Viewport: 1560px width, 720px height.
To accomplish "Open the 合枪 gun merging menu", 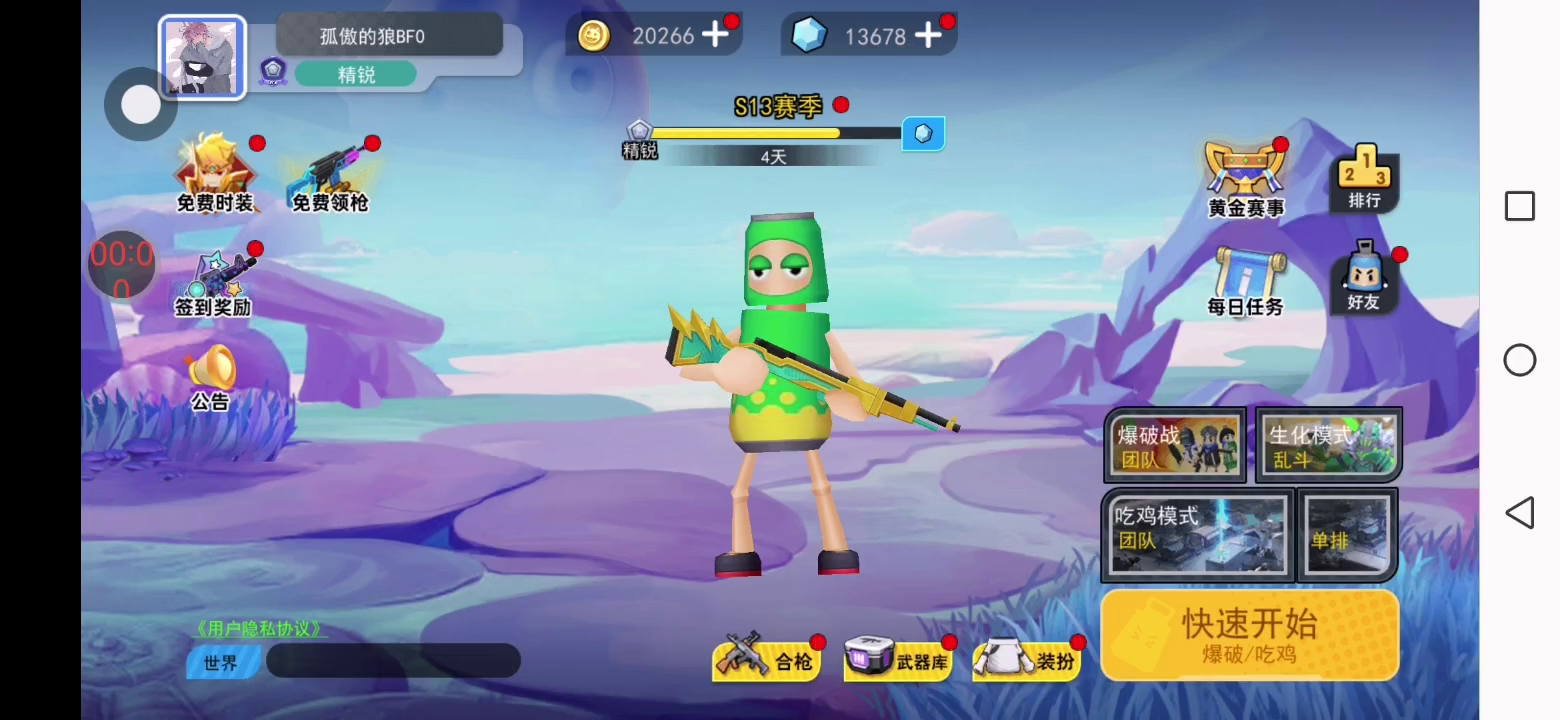I will pos(767,658).
